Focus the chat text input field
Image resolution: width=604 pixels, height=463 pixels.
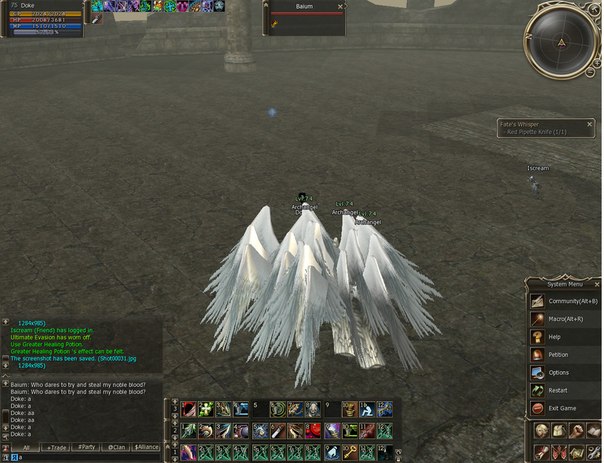pyautogui.click(x=85, y=457)
